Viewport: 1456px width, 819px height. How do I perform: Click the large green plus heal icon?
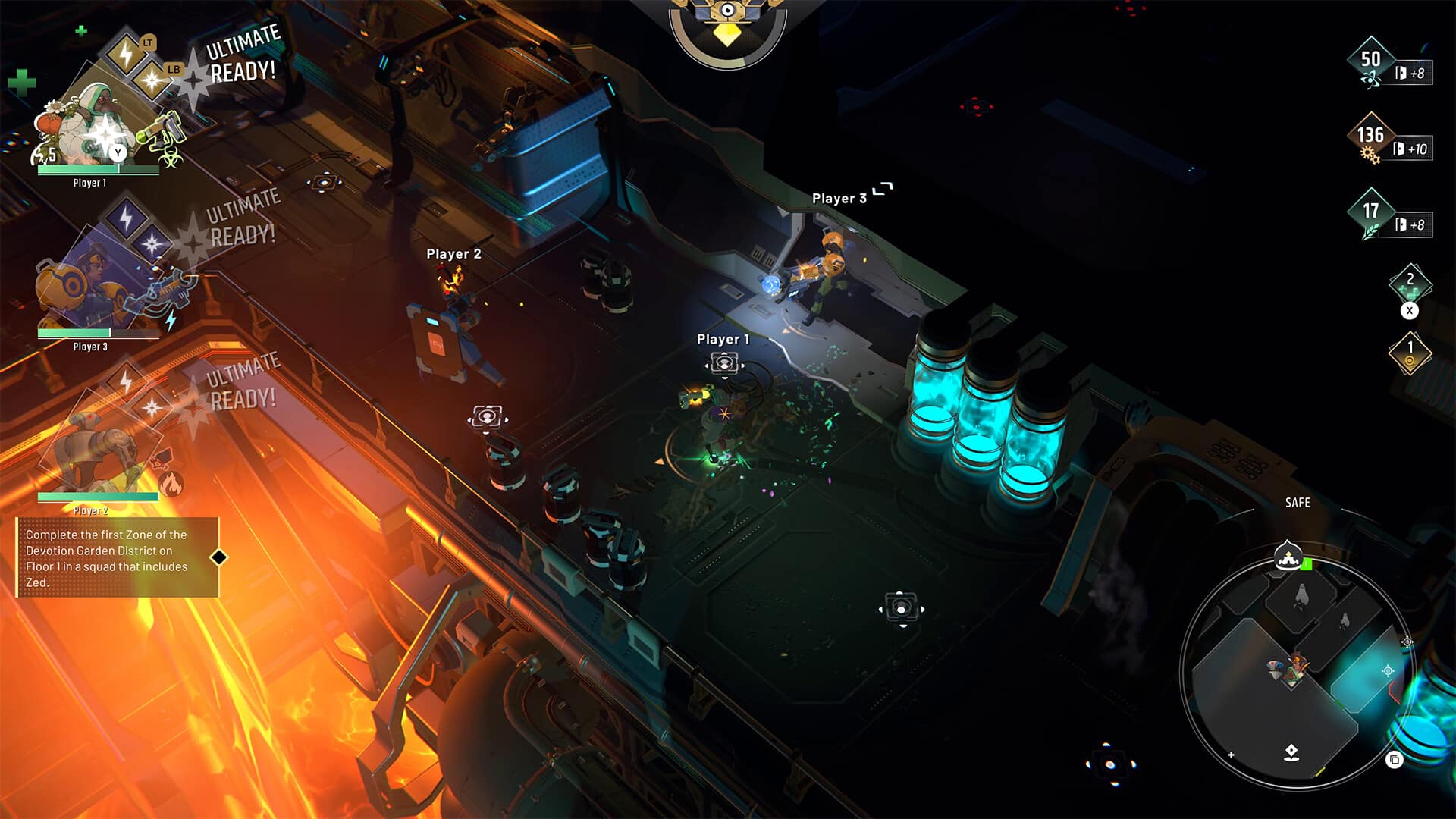pos(21,82)
